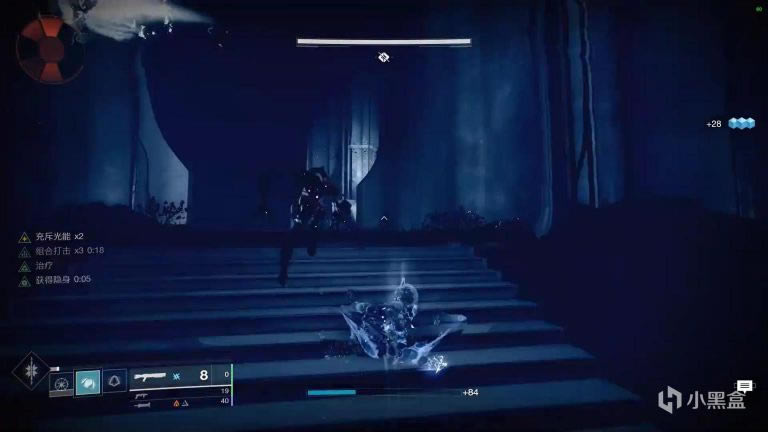Open the chat speech-bubble icon
The width and height of the screenshot is (768, 432).
744,385
